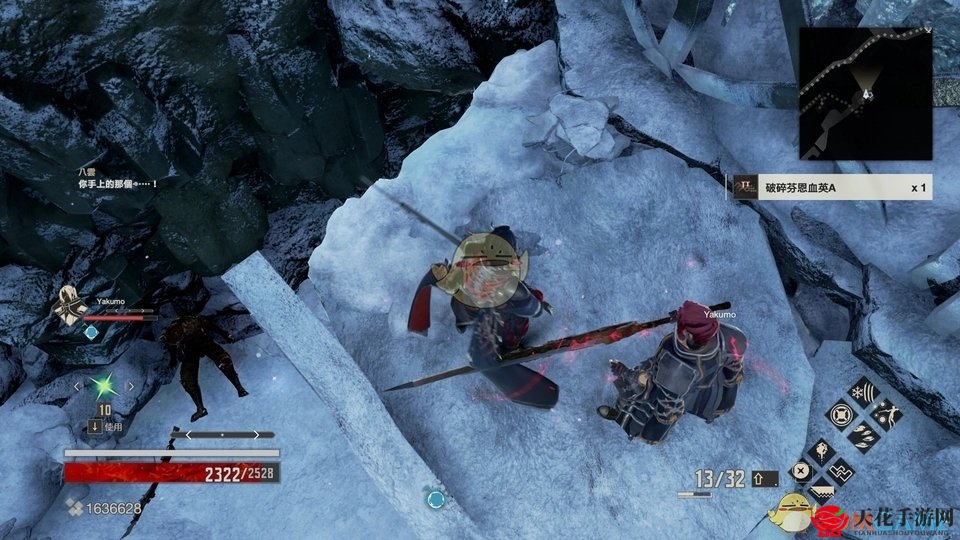960x540 pixels.
Task: Activate the circular shield emblem gift
Action: click(840, 413)
